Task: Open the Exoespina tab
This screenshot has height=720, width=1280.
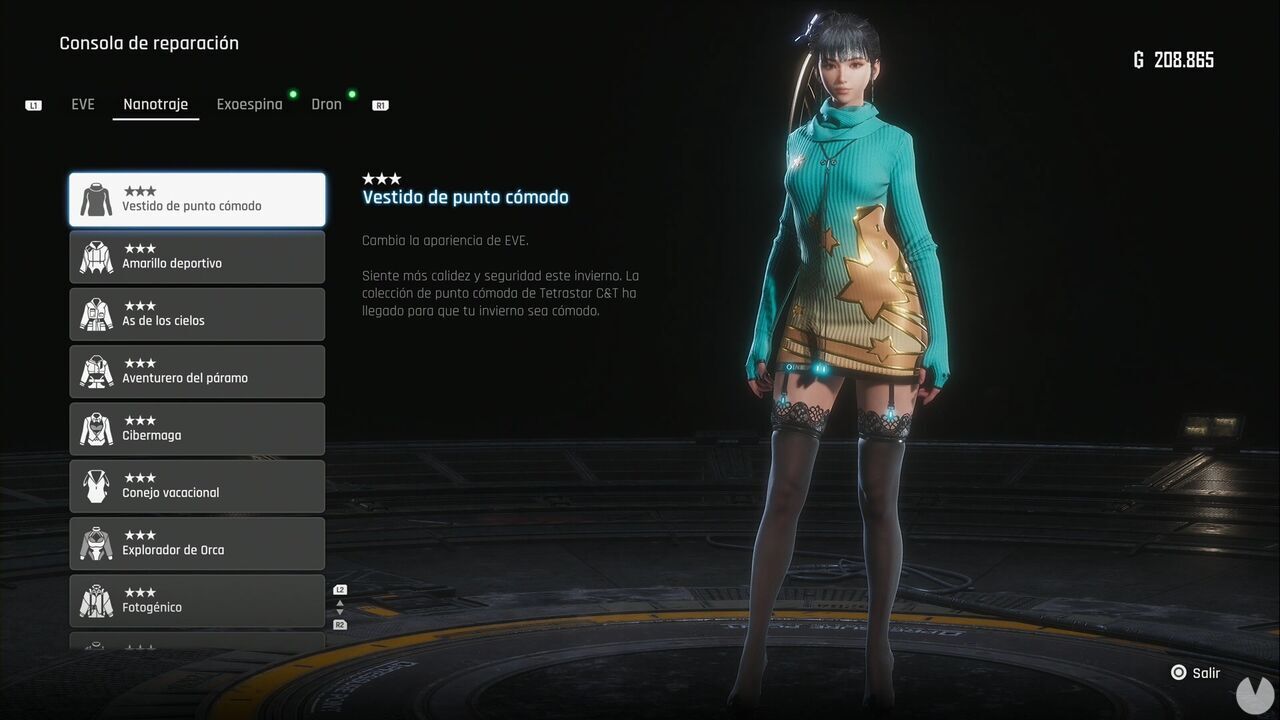Action: click(249, 103)
